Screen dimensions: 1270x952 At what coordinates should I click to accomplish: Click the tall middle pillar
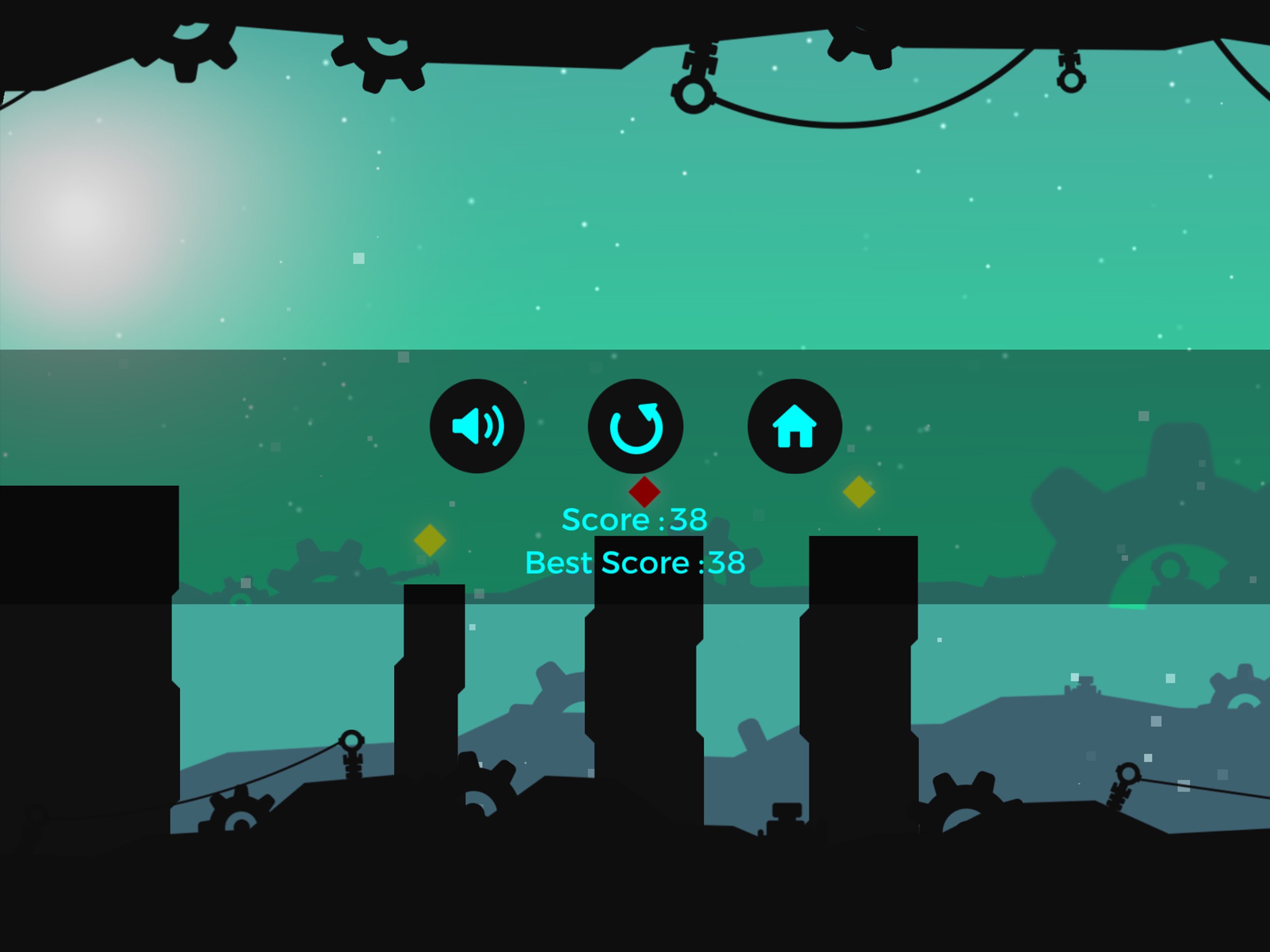coord(645,661)
